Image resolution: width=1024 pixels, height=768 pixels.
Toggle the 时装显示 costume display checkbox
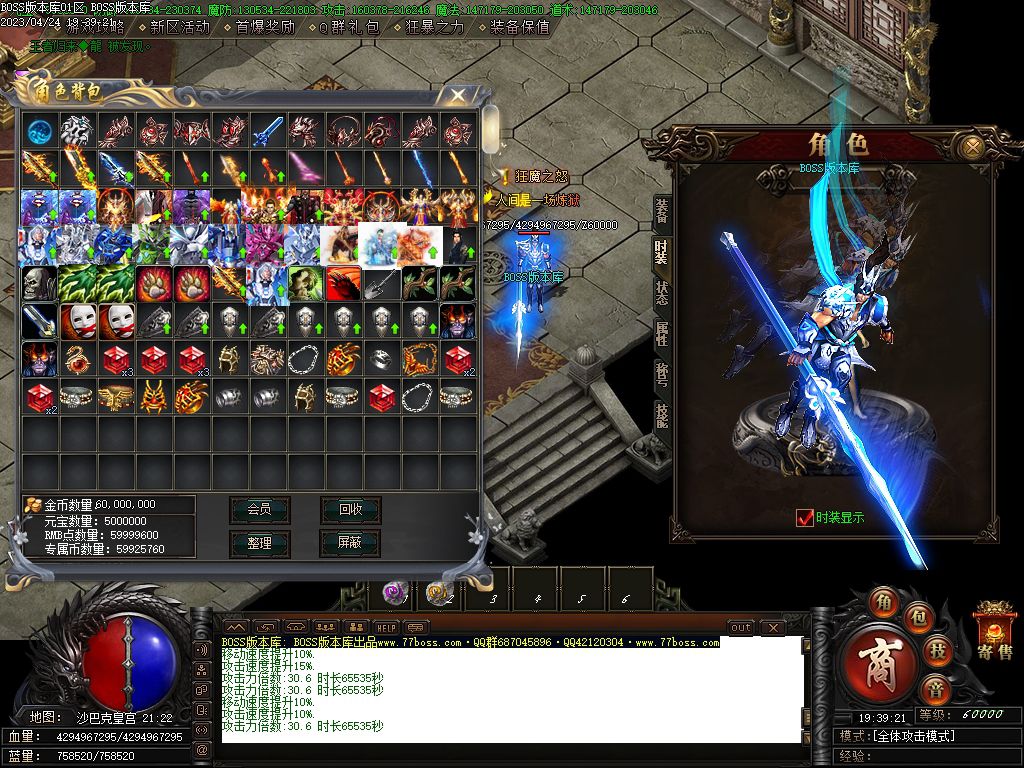coord(805,517)
